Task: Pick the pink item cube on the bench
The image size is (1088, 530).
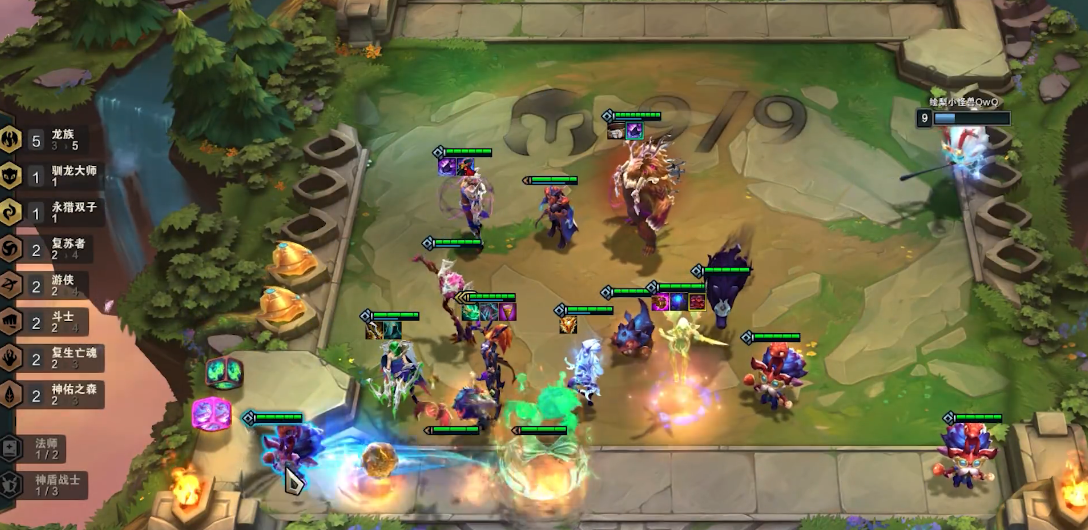Action: pos(211,412)
